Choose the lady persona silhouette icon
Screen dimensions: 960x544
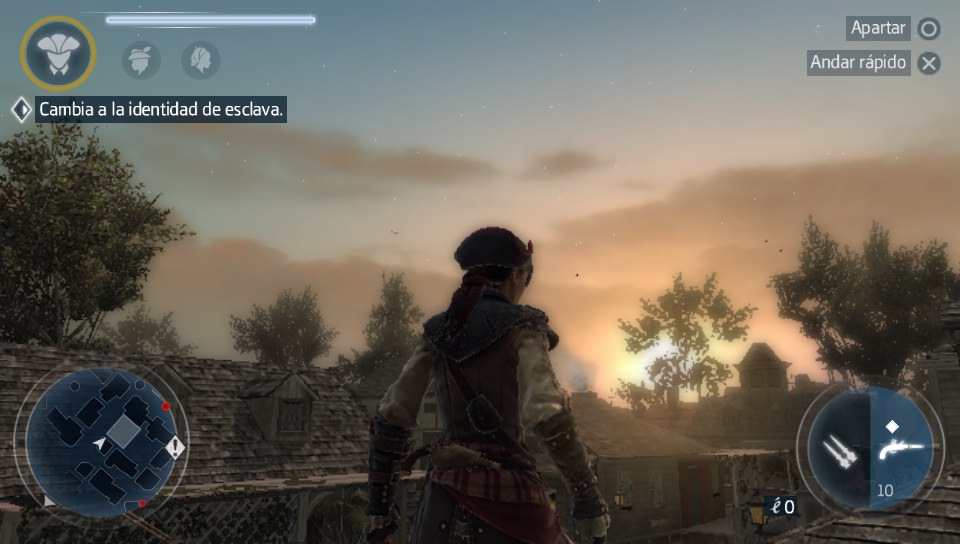[201, 60]
